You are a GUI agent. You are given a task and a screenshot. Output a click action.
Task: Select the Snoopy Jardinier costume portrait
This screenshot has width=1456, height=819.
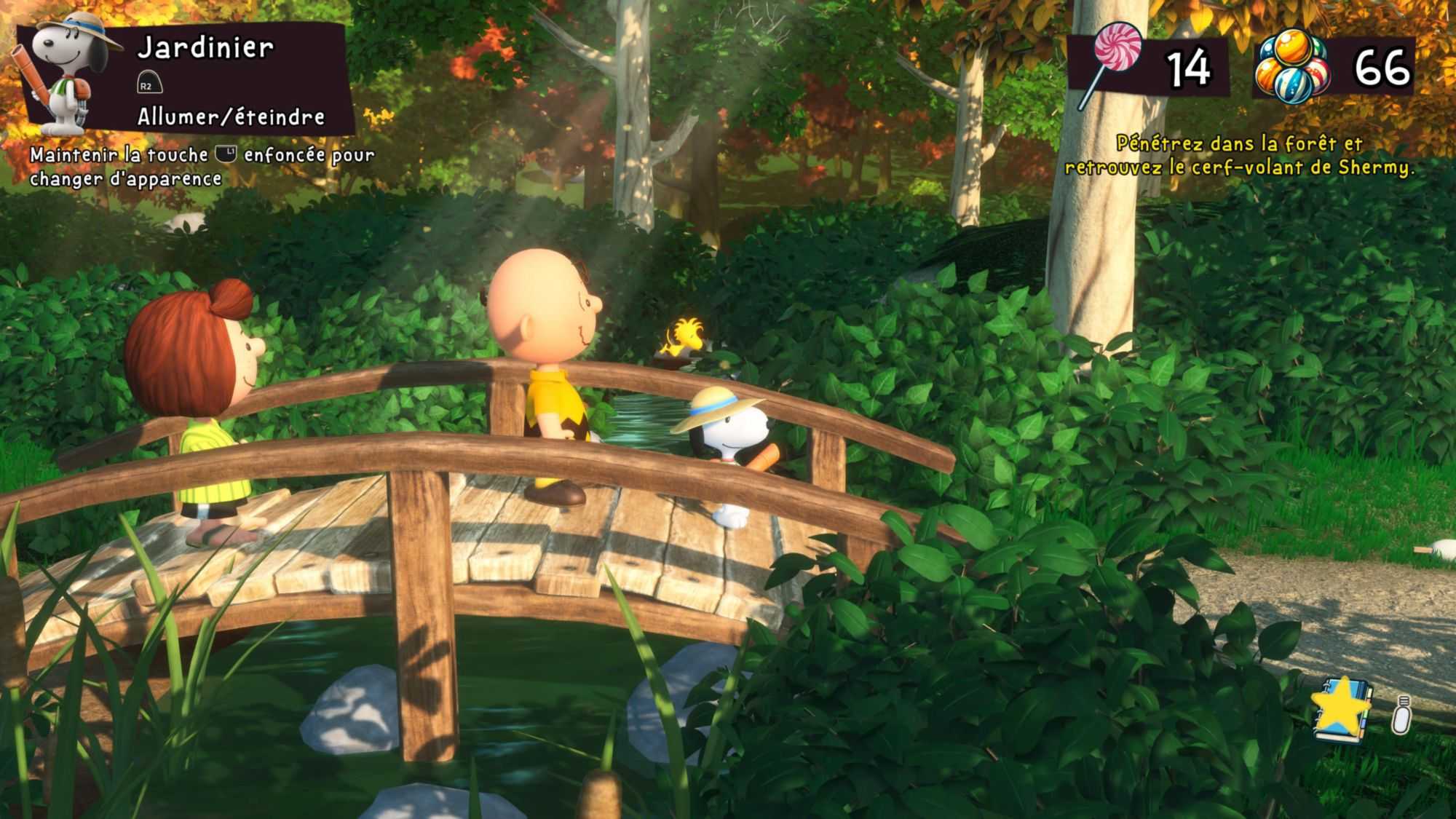[67, 73]
